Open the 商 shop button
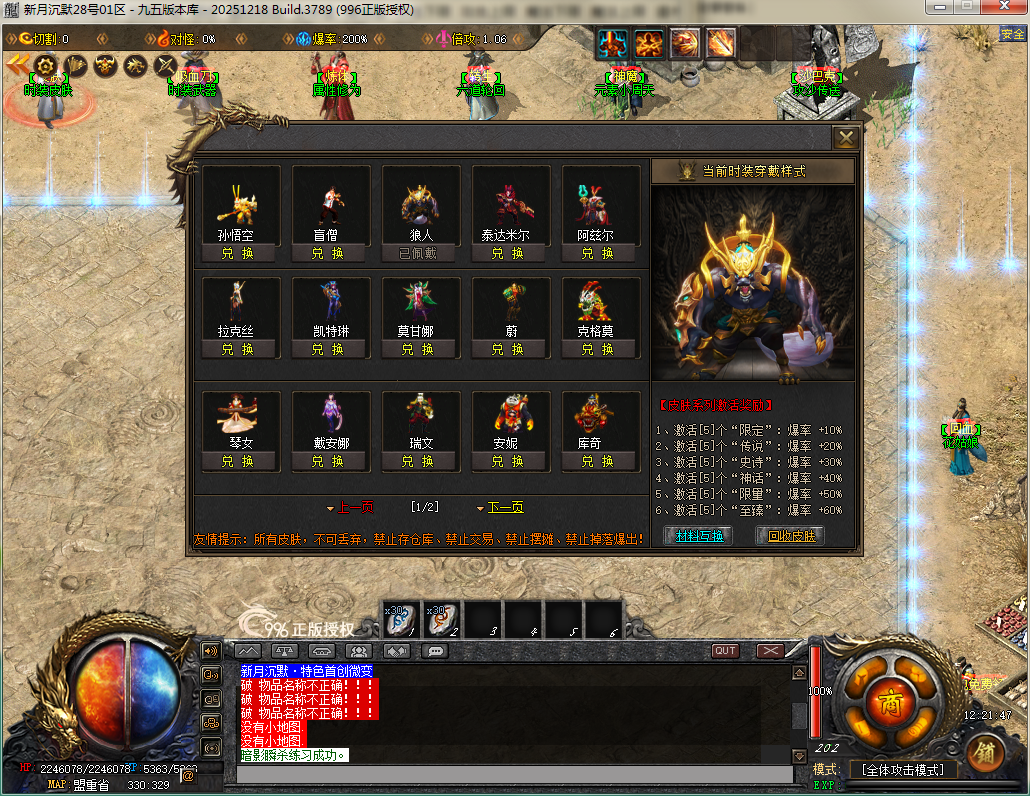The width and height of the screenshot is (1030, 796). [x=889, y=704]
